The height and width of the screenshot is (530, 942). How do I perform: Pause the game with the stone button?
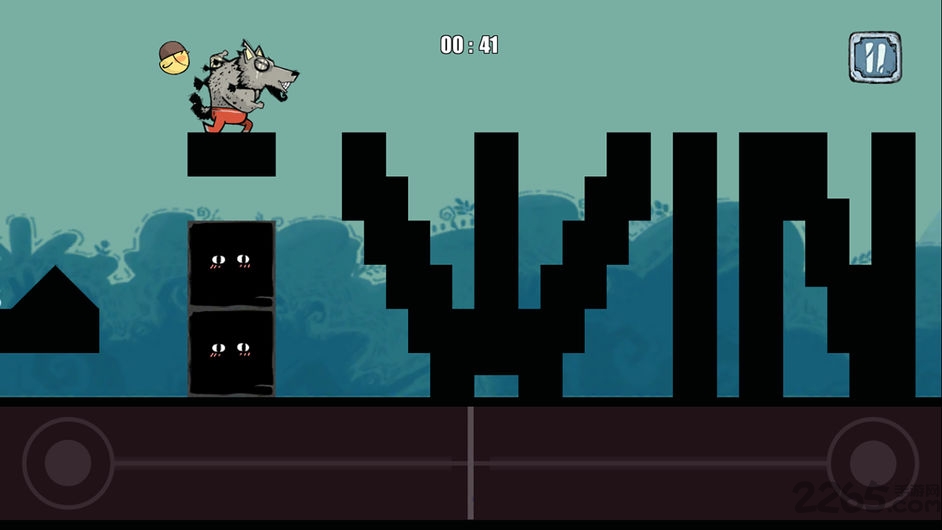point(874,57)
